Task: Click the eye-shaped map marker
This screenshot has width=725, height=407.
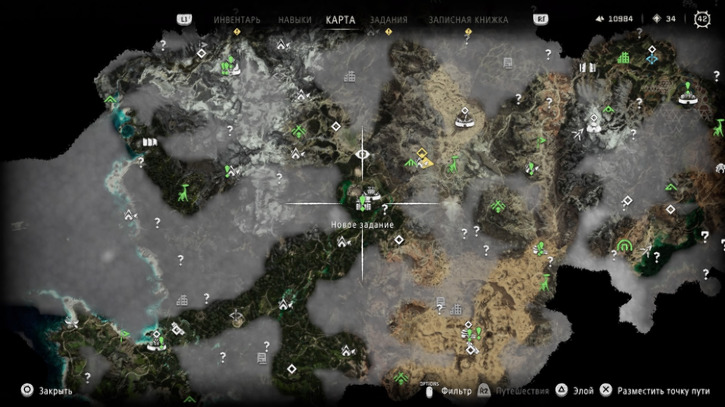Action: [x=362, y=155]
